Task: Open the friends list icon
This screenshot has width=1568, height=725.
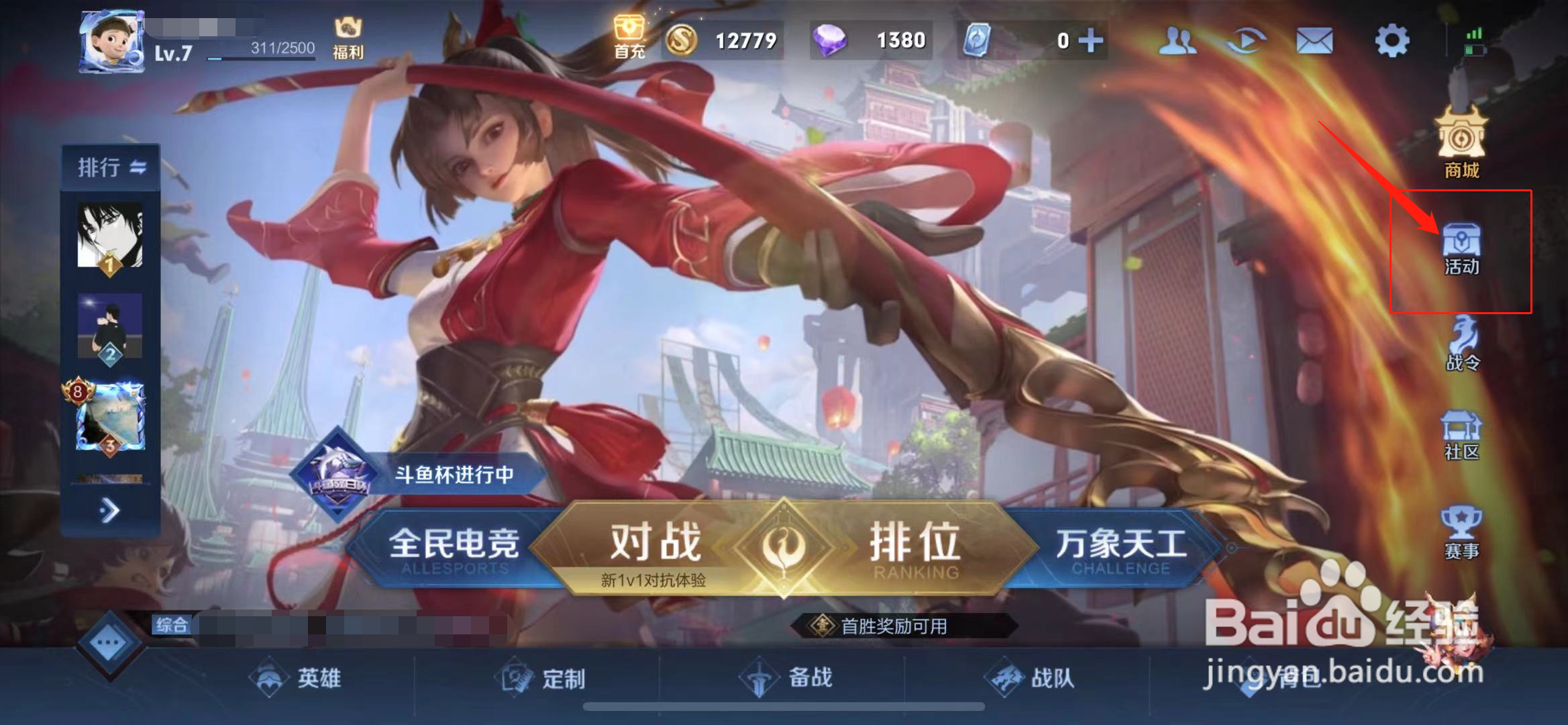Action: coord(1178,40)
